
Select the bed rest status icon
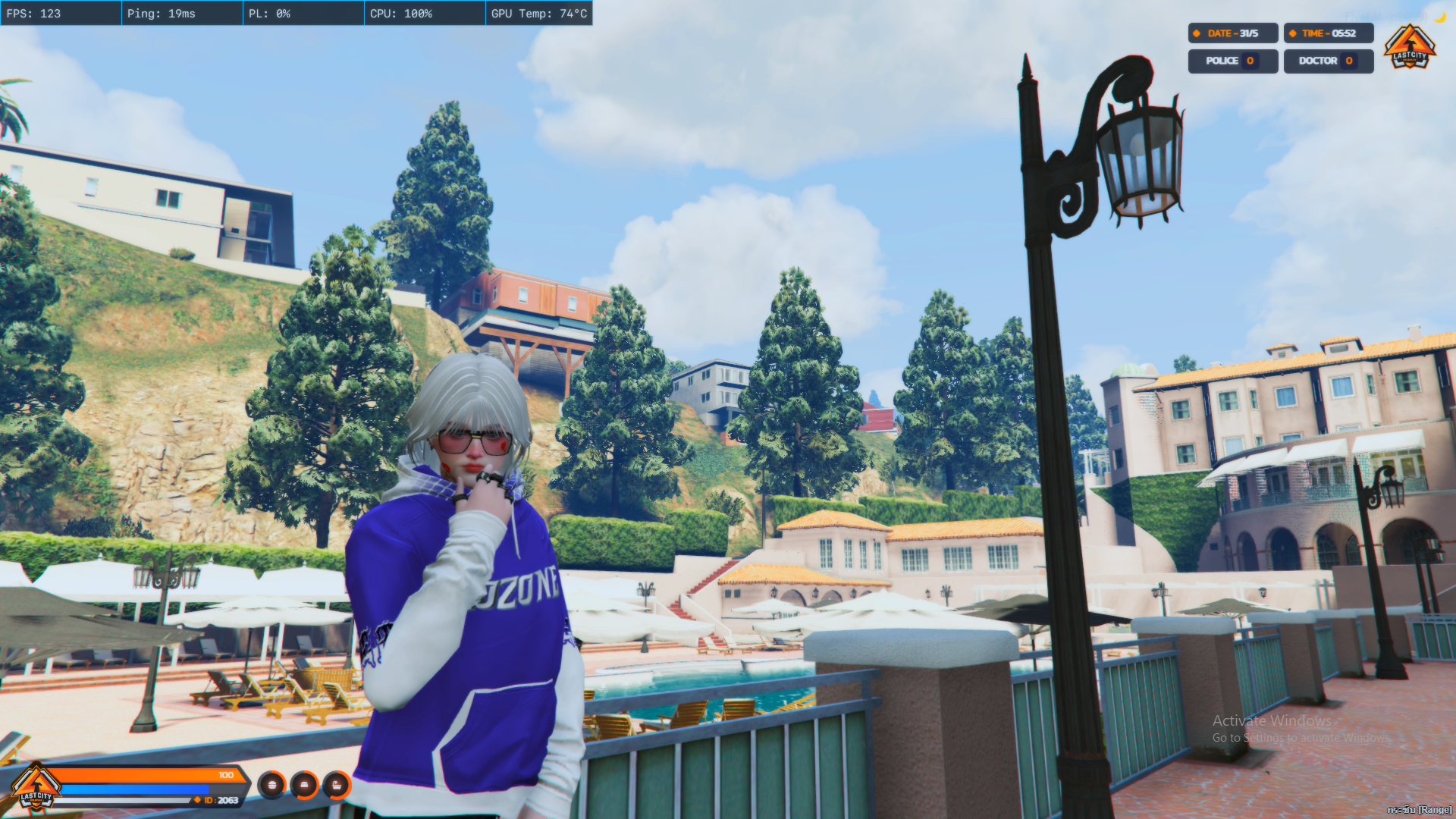tap(304, 786)
